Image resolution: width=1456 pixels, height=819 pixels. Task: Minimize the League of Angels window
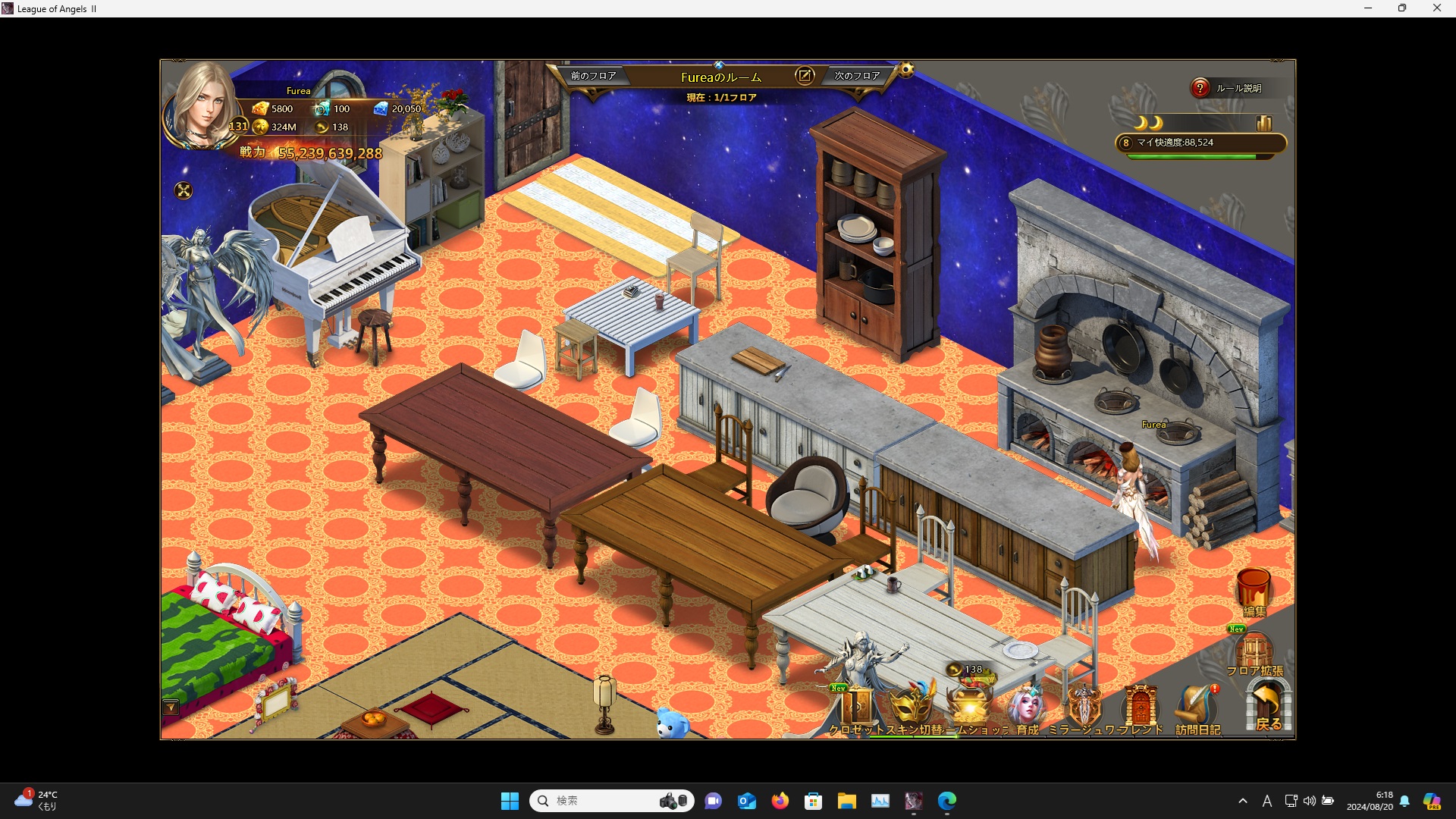(1368, 8)
